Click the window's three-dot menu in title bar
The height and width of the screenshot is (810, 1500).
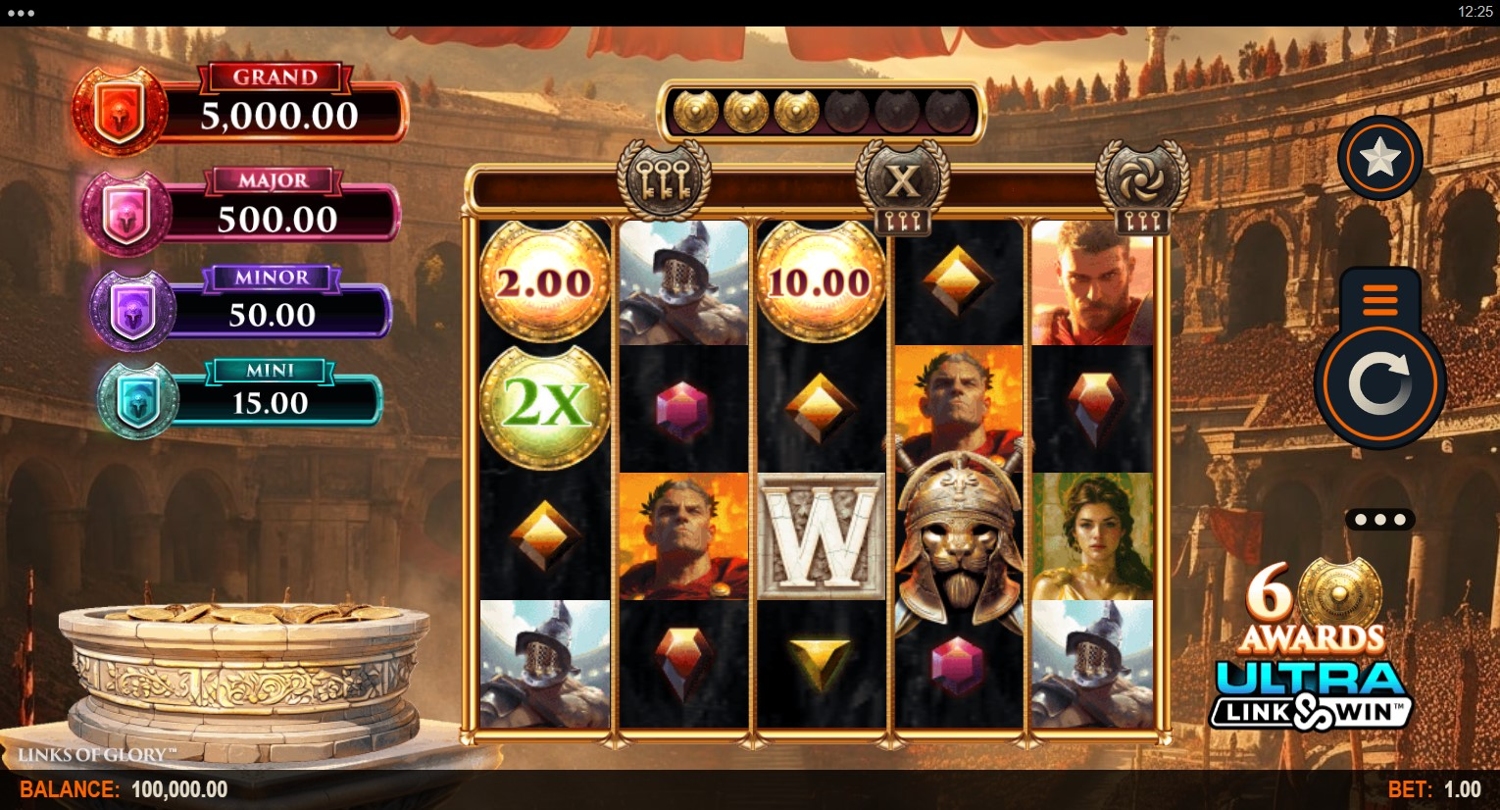(x=20, y=13)
